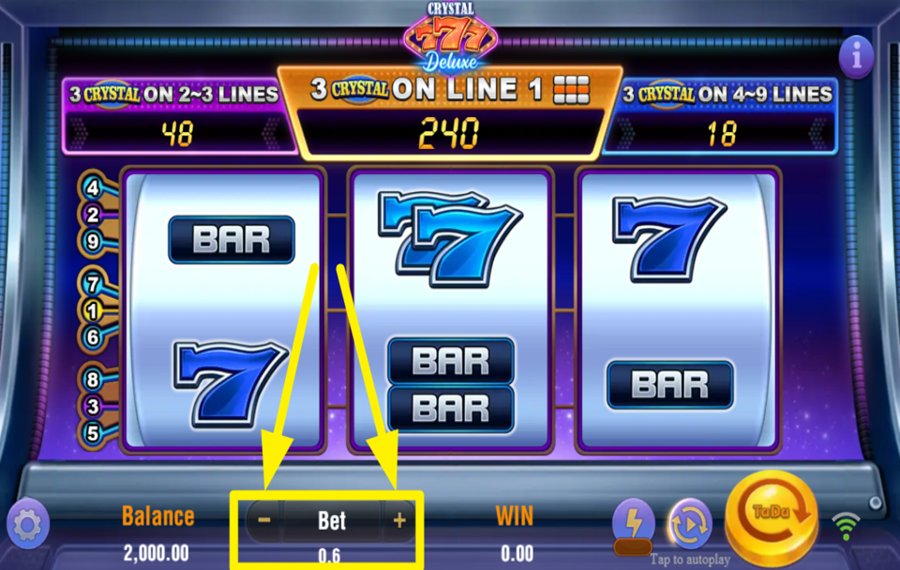Select payline number 1 marker
This screenshot has width=900, height=570.
[93, 310]
